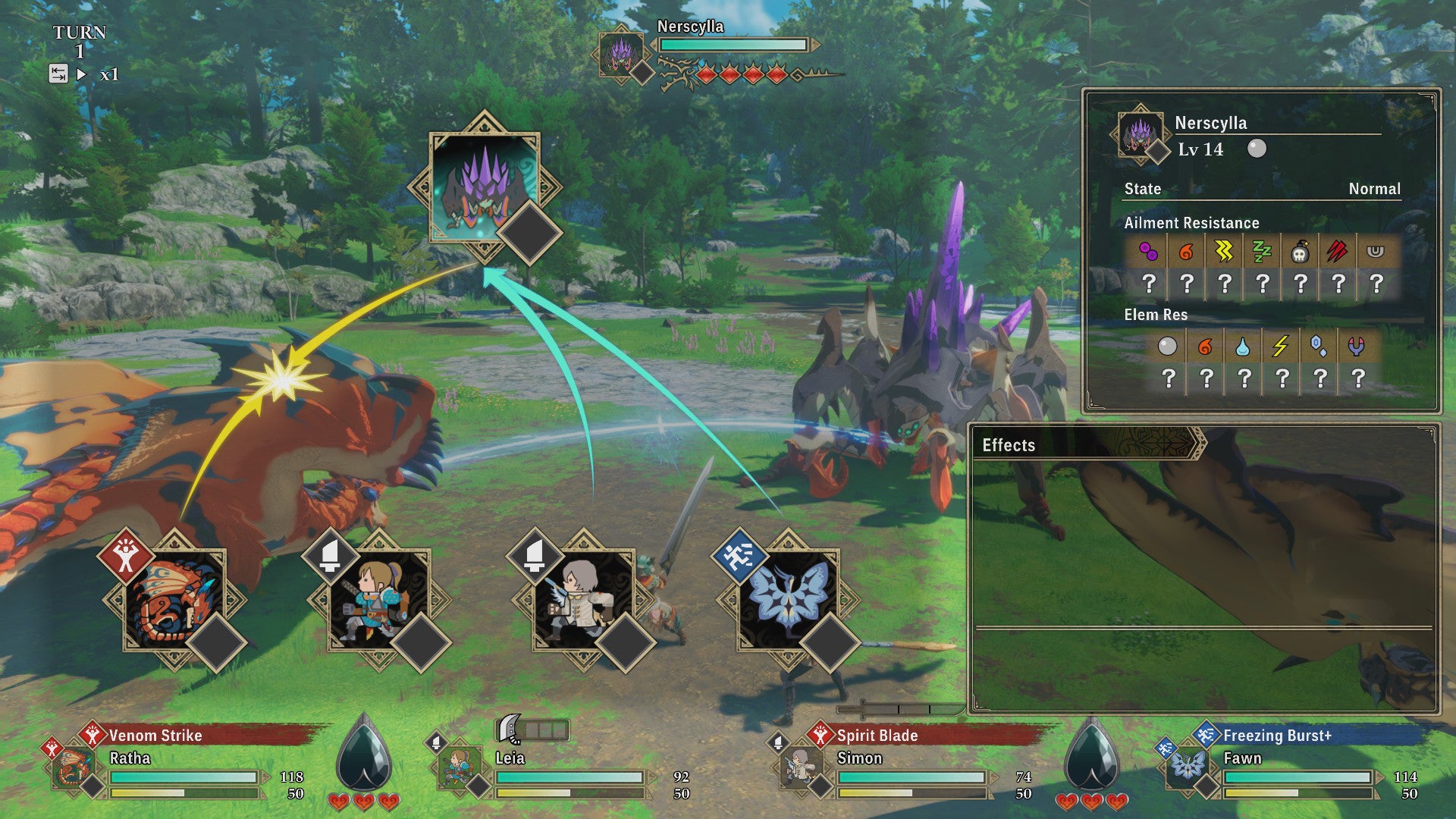Viewport: 1456px width, 819px height.
Task: Choose Leia's action portrait card
Action: [x=379, y=599]
